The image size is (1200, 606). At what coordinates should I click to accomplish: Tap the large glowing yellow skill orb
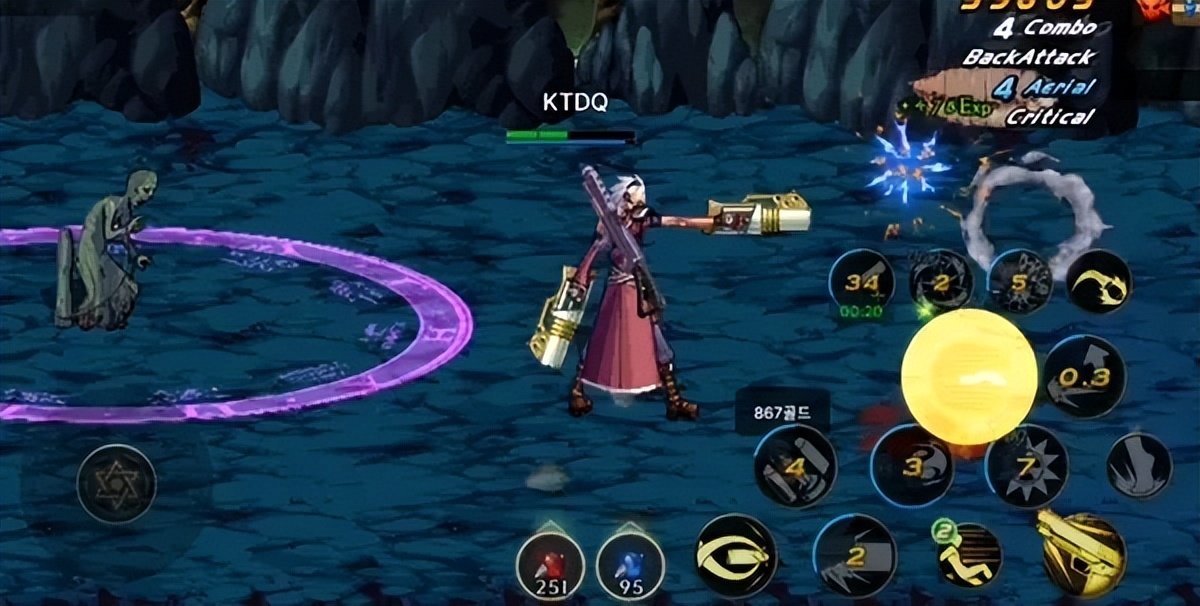(x=968, y=376)
